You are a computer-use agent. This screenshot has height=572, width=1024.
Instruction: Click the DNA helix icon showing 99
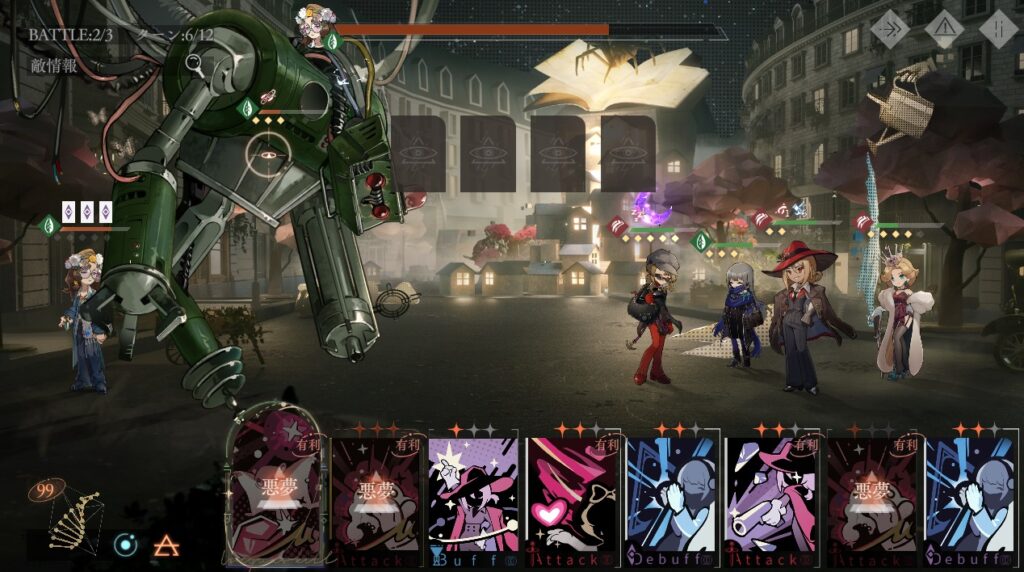[x=74, y=515]
